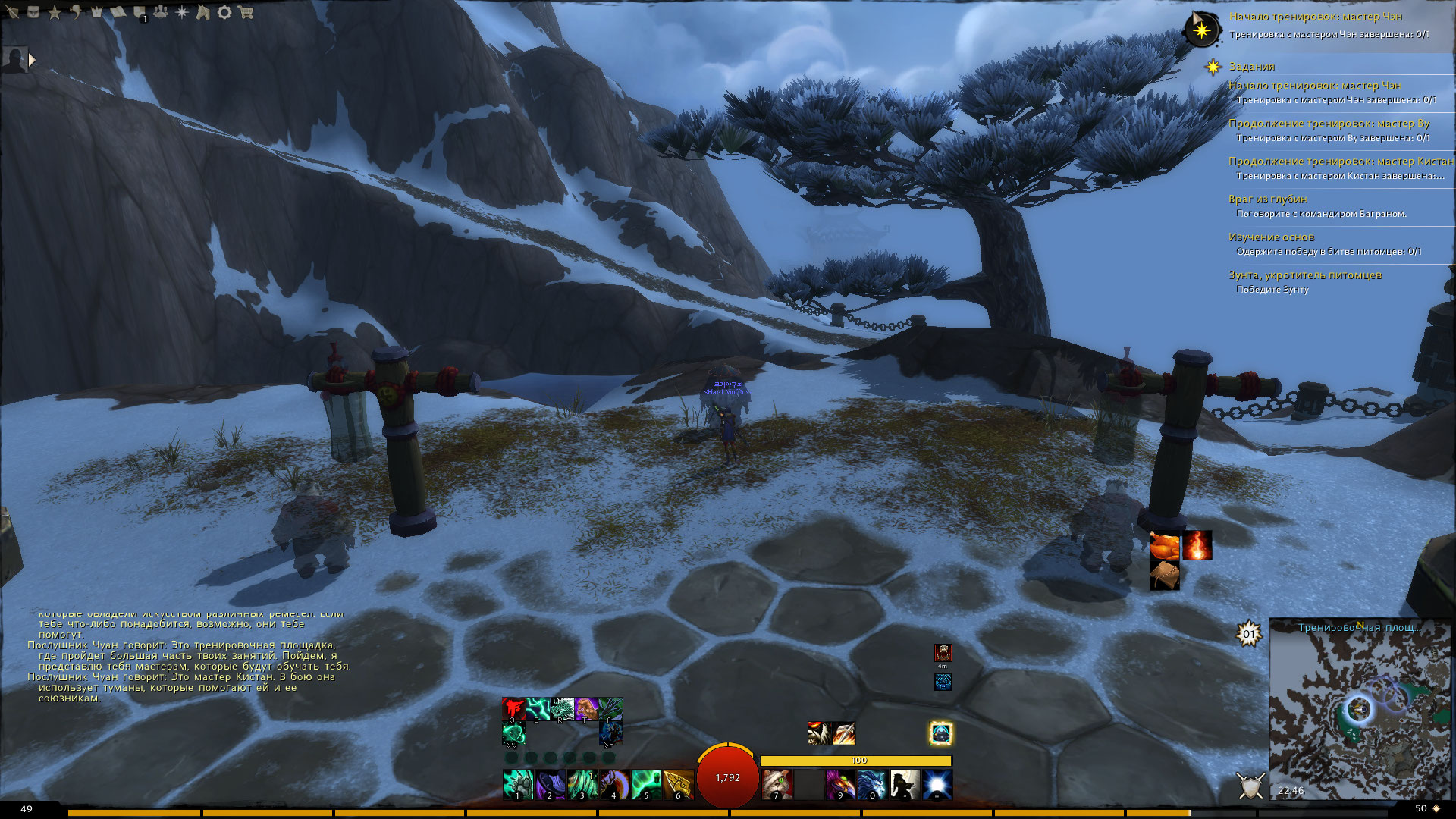Viewport: 1456px width, 819px height.
Task: Click the crossed swords shield button
Action: coord(1250,785)
